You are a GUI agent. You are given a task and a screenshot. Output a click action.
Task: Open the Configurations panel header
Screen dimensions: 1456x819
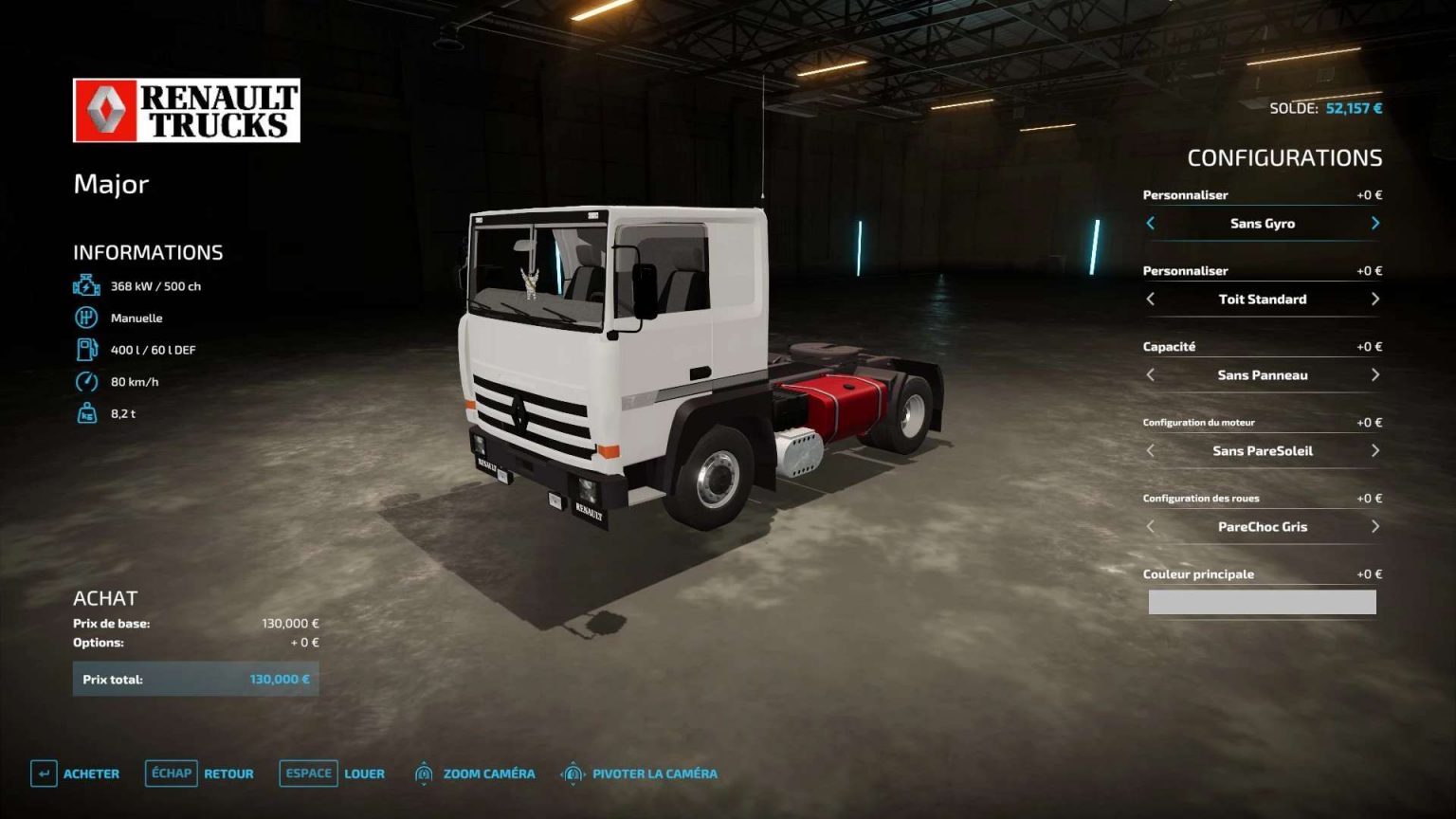point(1285,158)
